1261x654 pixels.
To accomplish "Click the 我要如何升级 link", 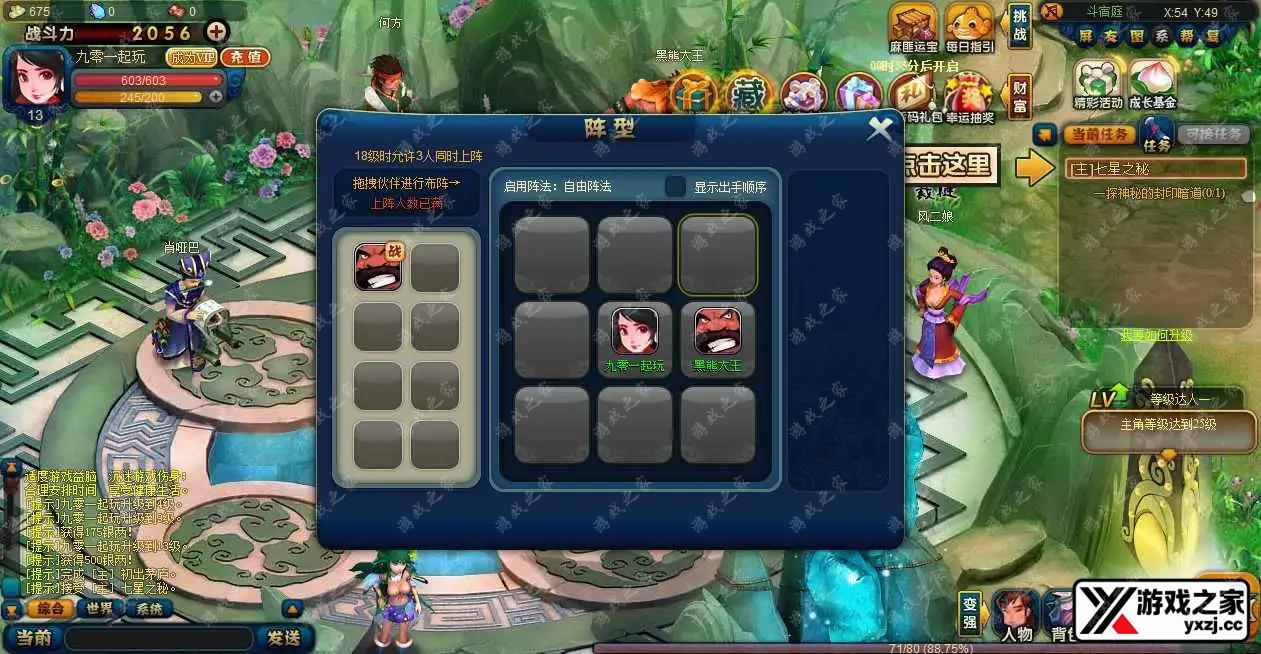I will click(1156, 335).
